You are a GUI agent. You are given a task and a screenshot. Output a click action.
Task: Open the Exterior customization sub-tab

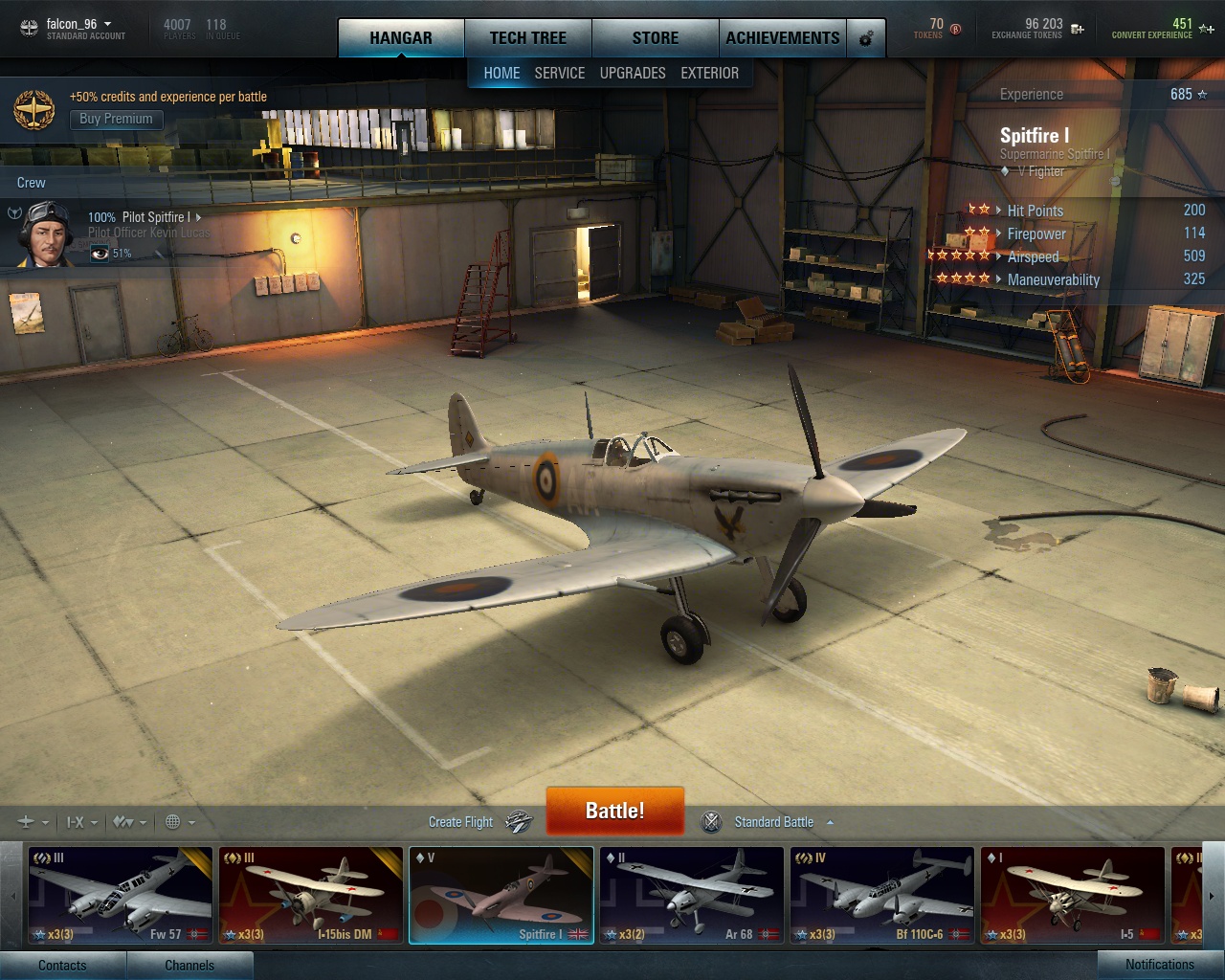pyautogui.click(x=709, y=73)
